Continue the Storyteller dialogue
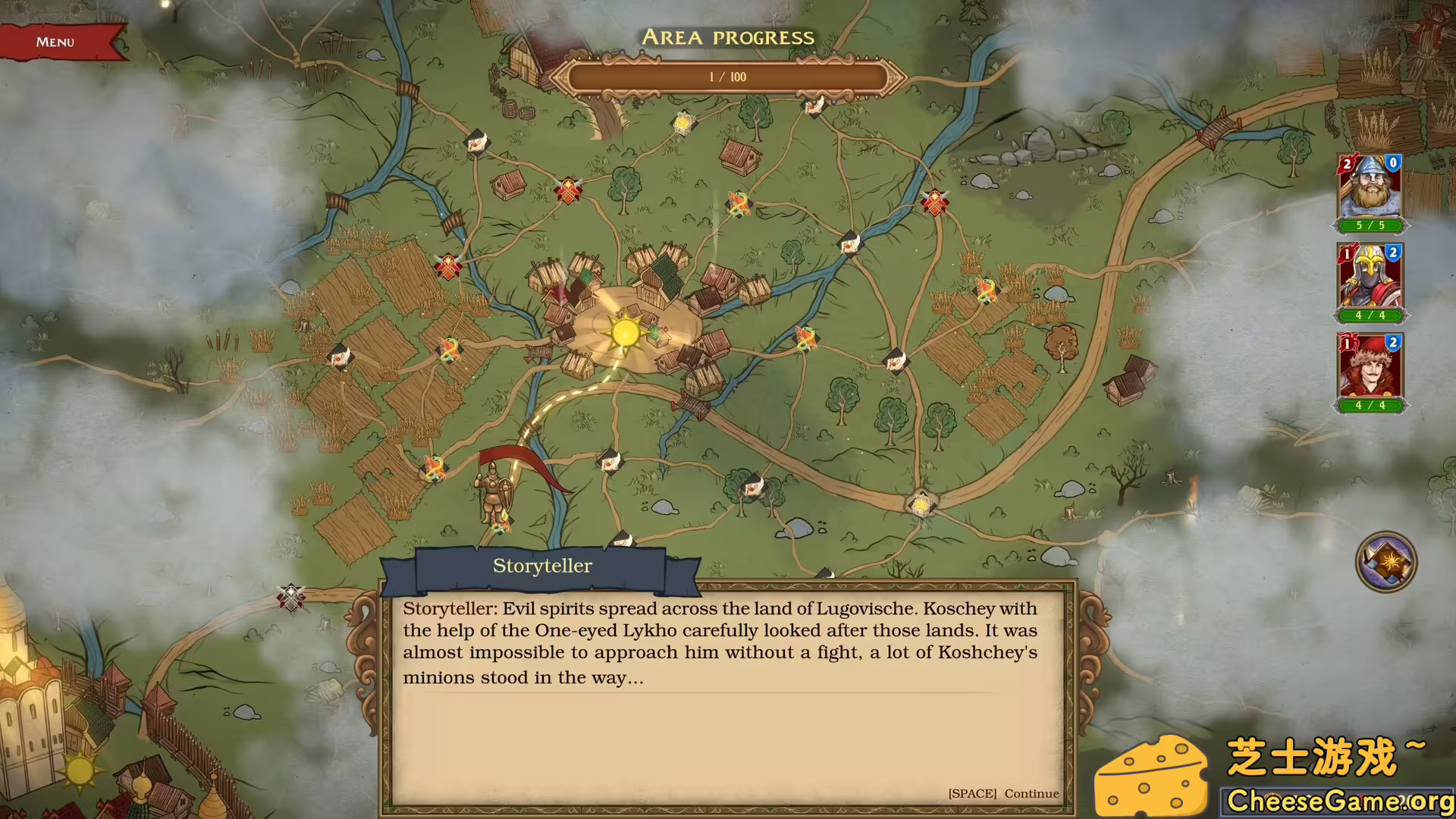 pyautogui.click(x=1003, y=793)
